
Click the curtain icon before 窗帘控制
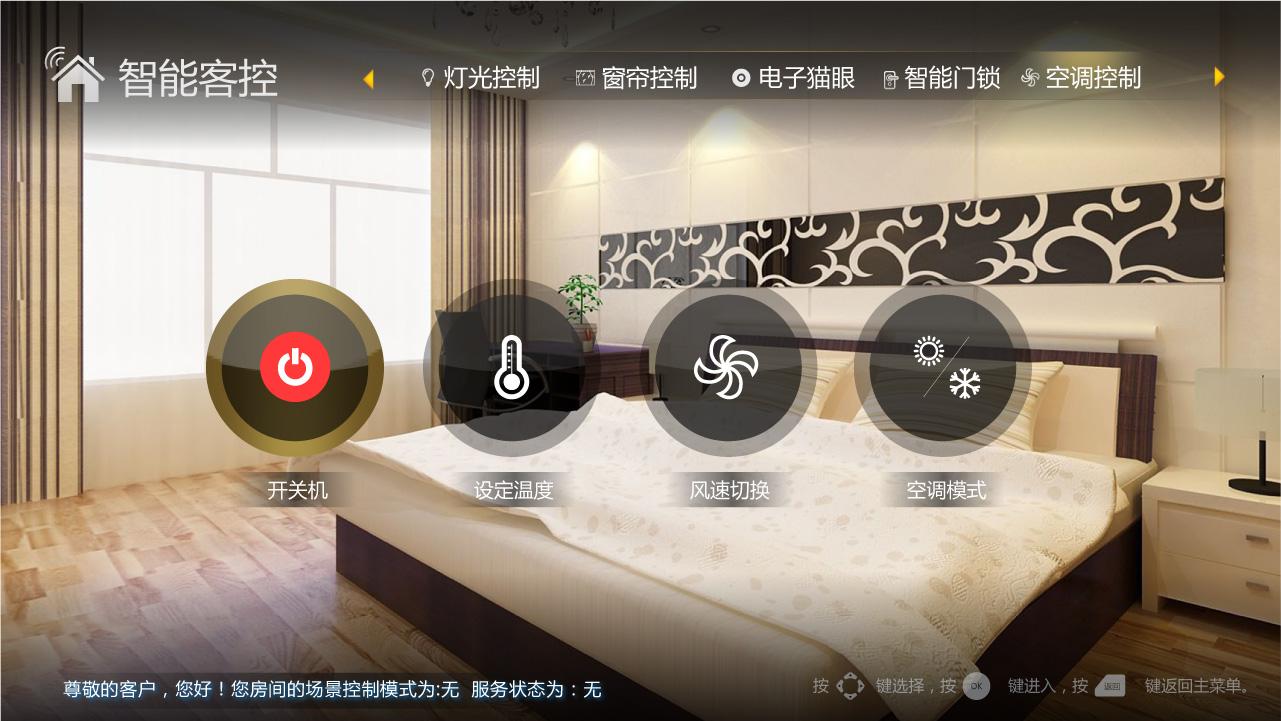[x=585, y=78]
